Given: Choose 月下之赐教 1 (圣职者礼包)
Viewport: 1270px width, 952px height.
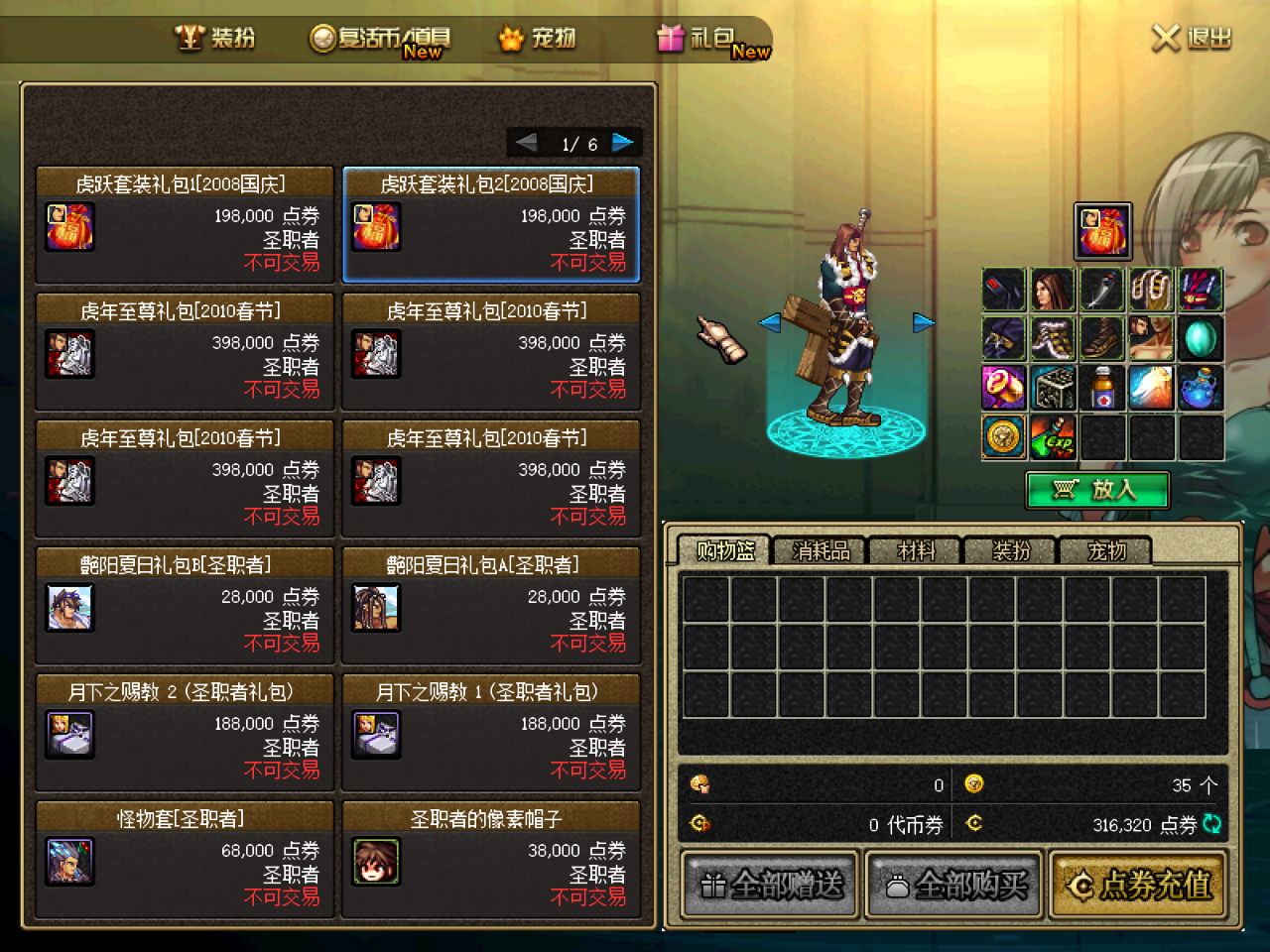Looking at the screenshot, I should click(x=491, y=733).
